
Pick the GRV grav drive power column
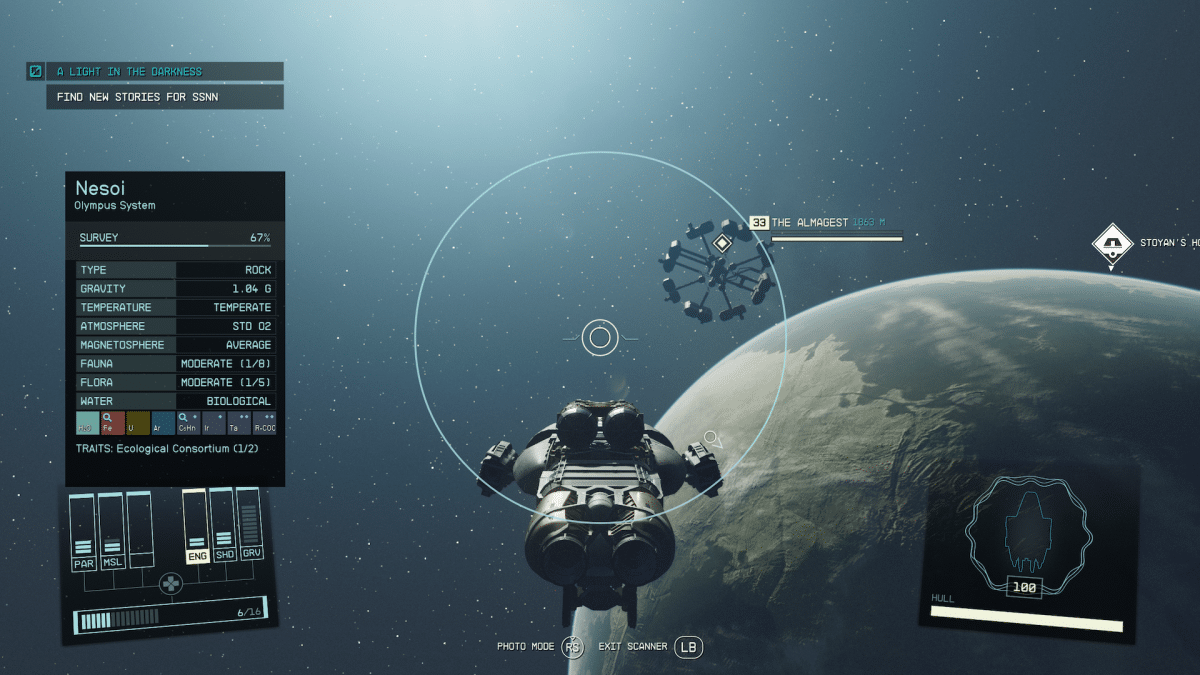click(251, 527)
